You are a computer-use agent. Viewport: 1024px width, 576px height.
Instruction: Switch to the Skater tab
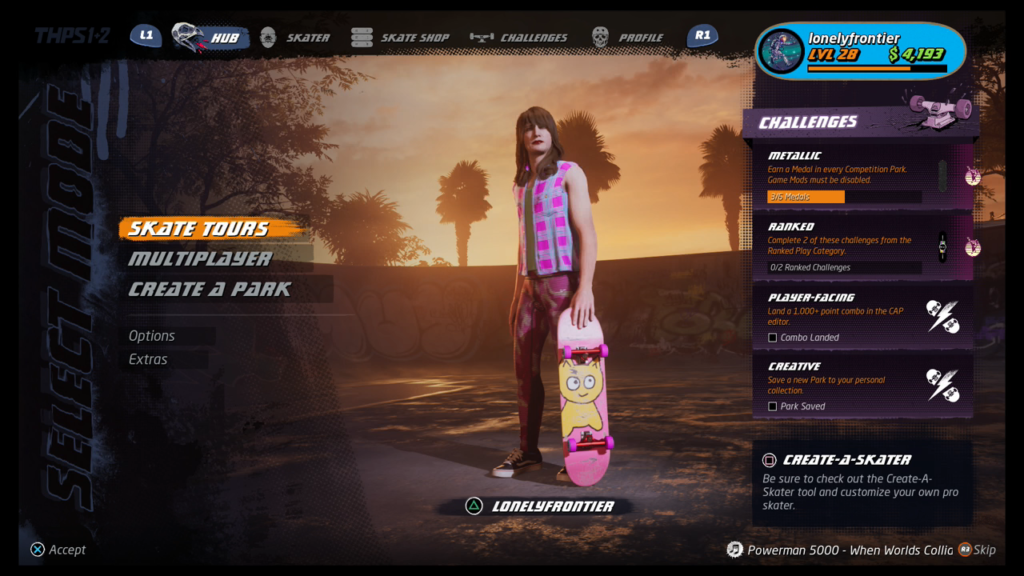click(x=295, y=38)
